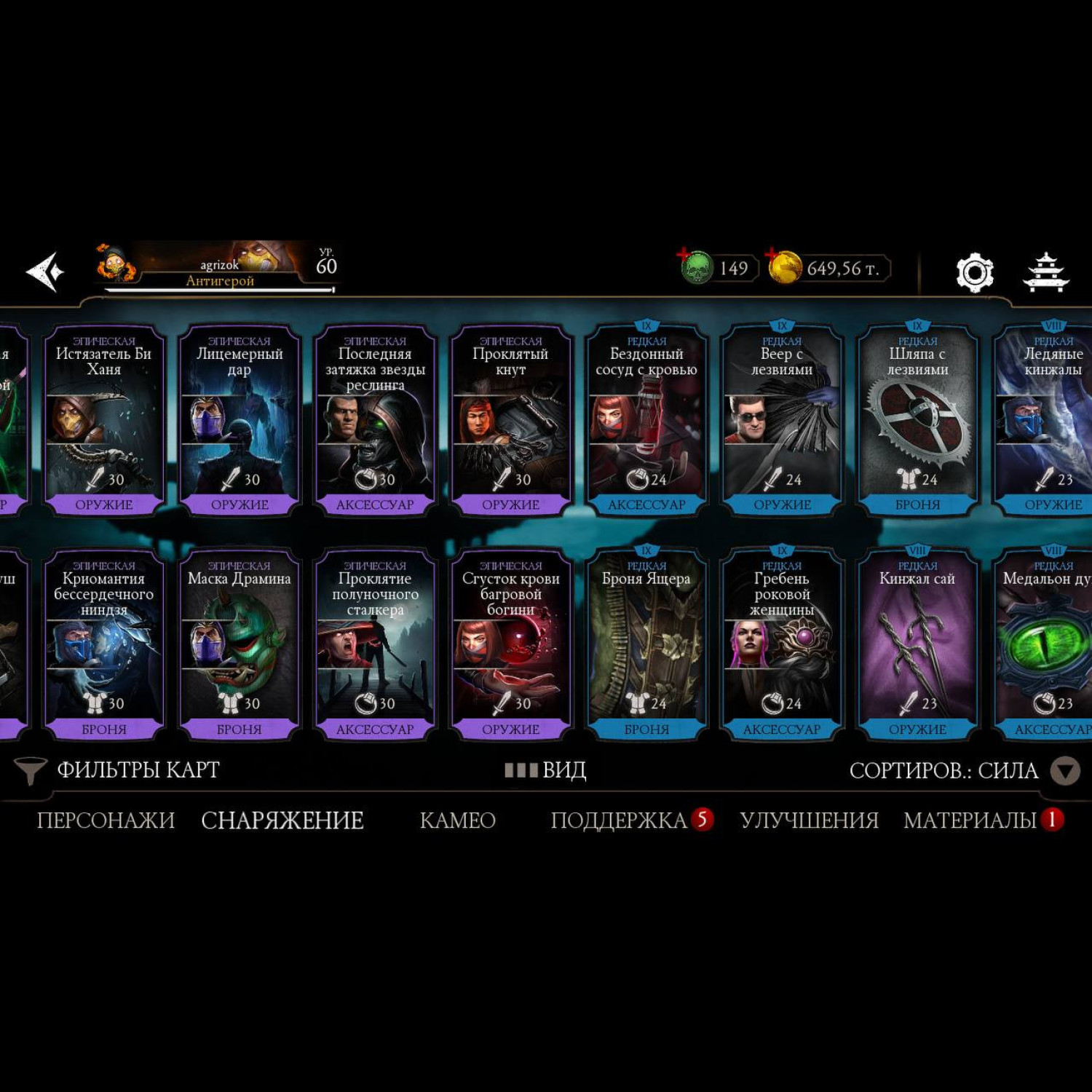Go back with the arrow button
Viewport: 1092px width, 1092px height.
coord(45,272)
